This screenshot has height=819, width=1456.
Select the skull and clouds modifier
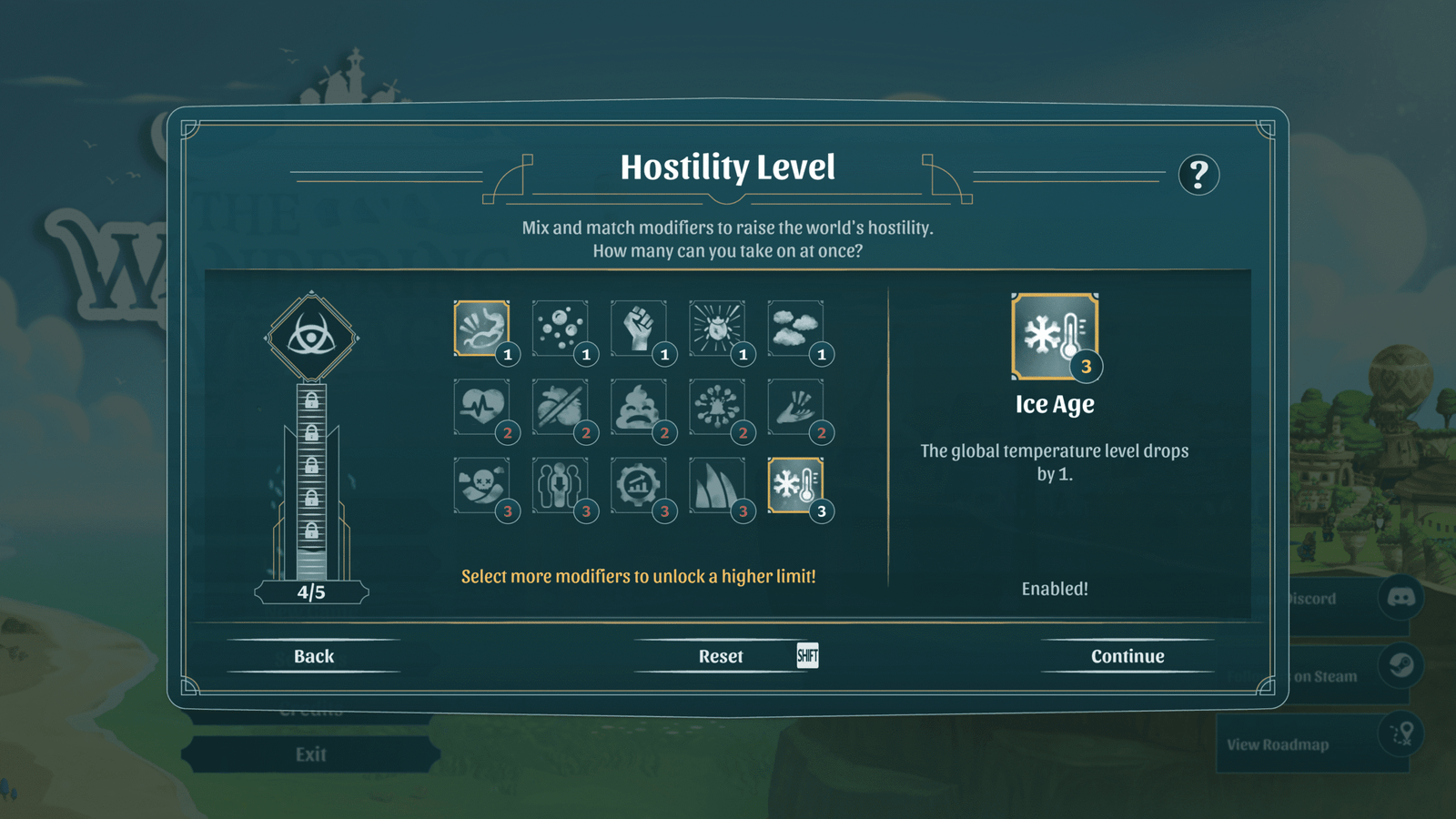tap(481, 485)
